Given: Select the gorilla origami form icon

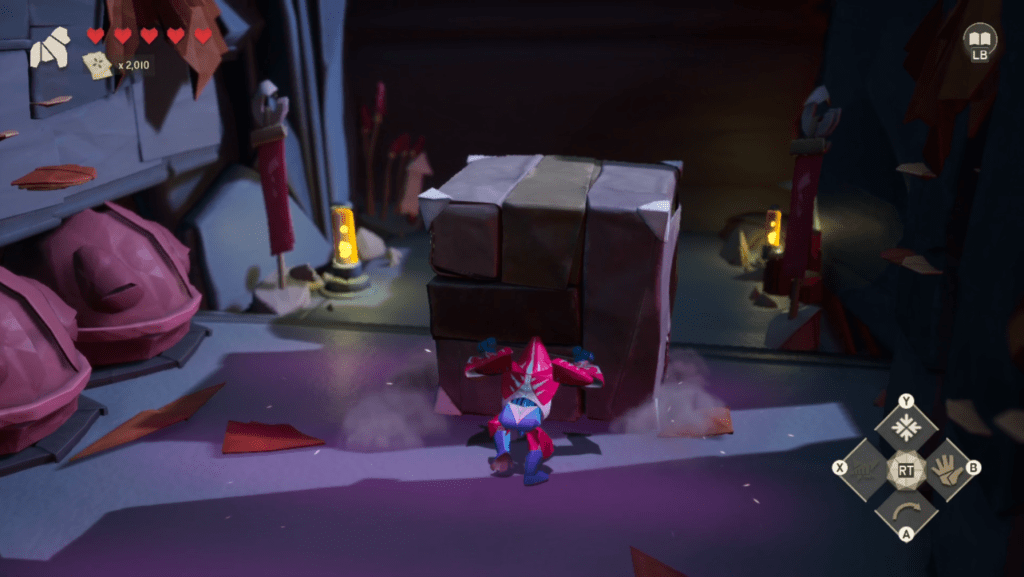Looking at the screenshot, I should [50, 48].
